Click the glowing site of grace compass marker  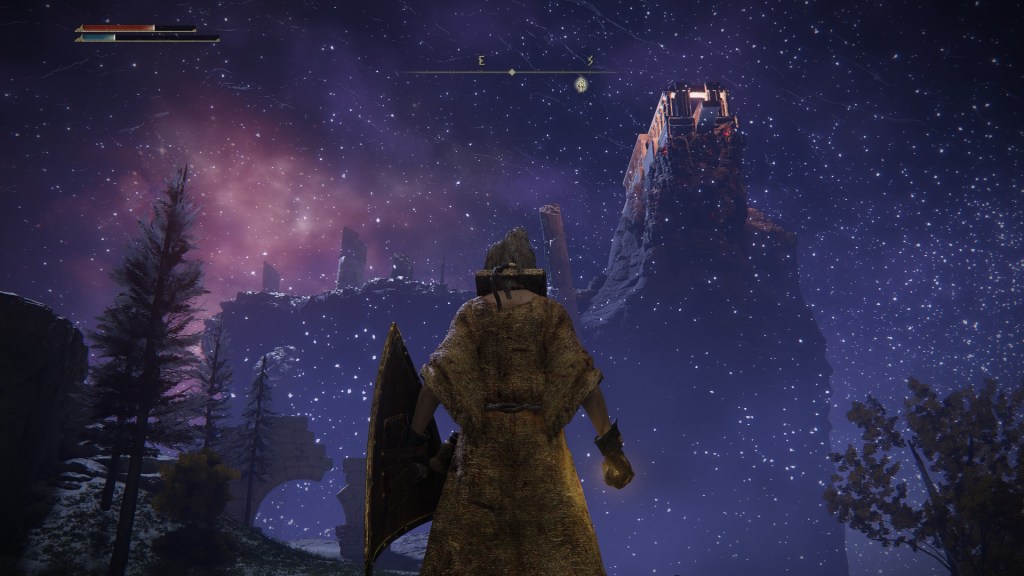click(581, 86)
